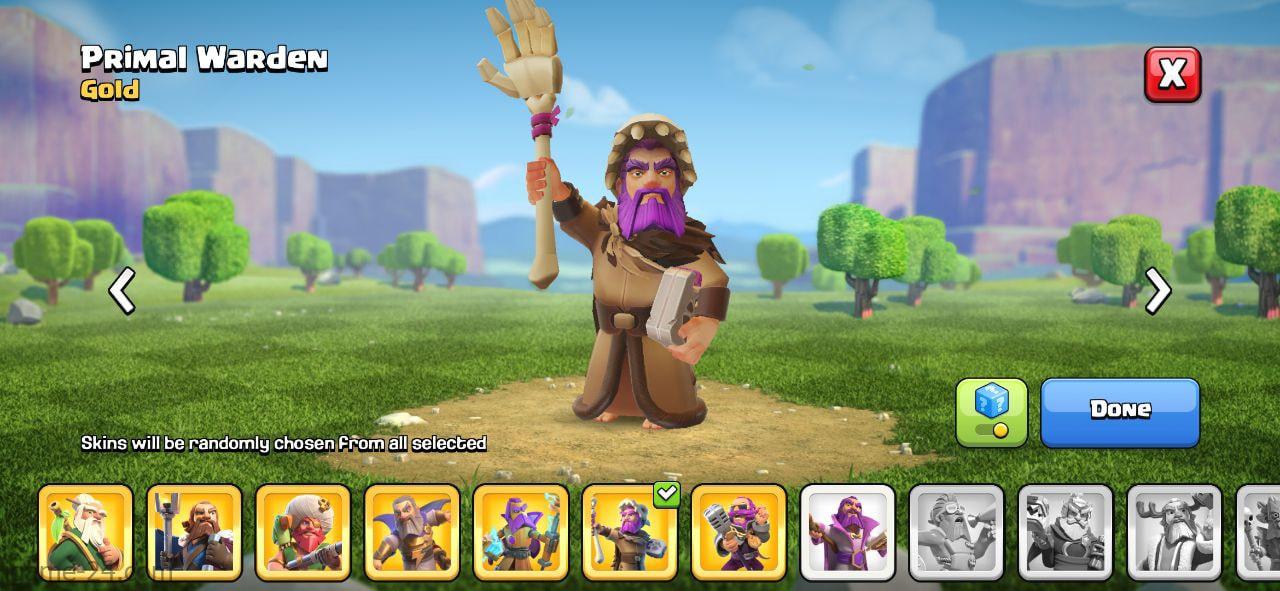Confirm skin choice with Done

click(1119, 411)
